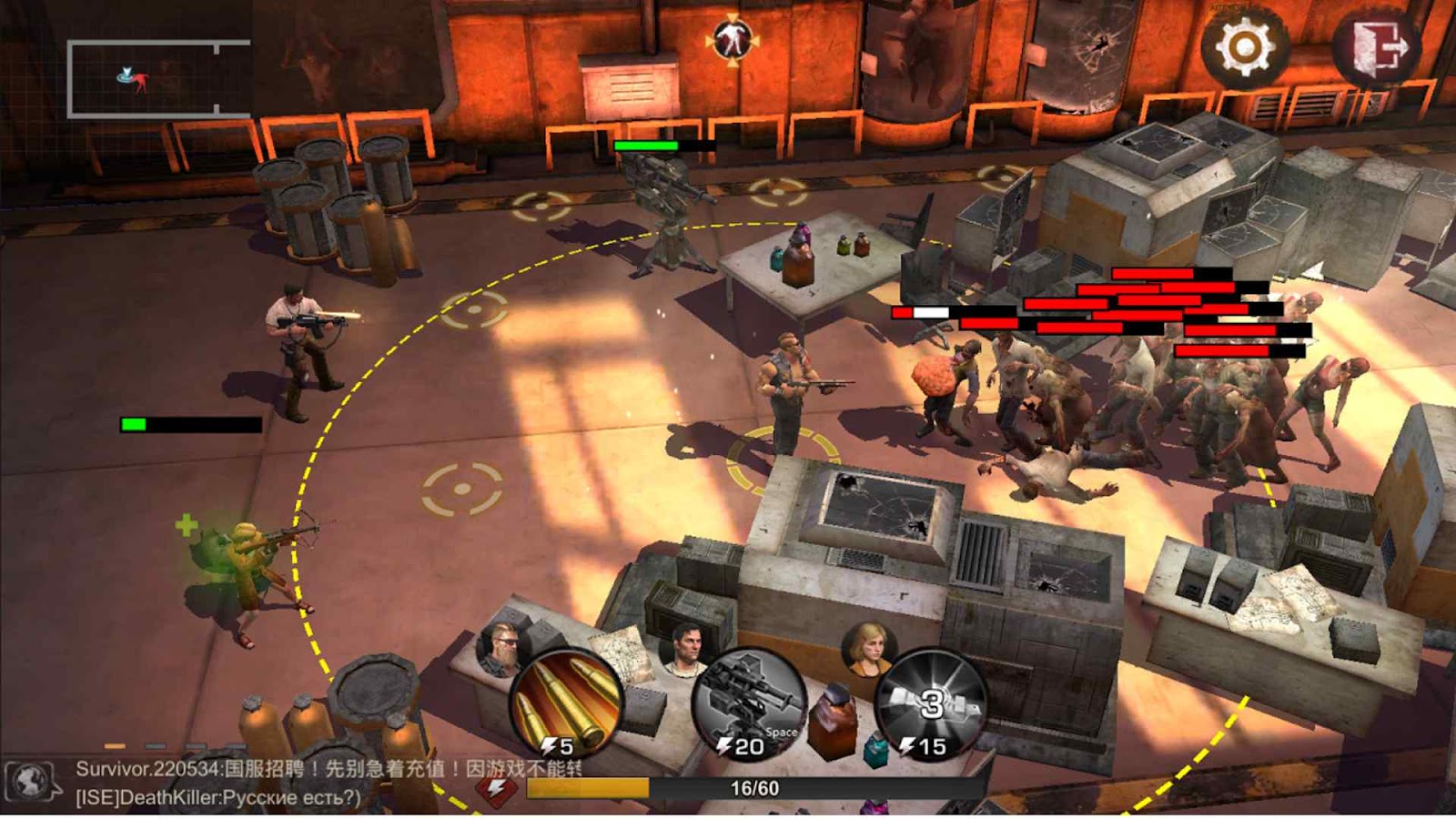Viewport: 1456px width, 819px height.
Task: Select the bearded hero portrait with sunglasses
Action: point(500,648)
